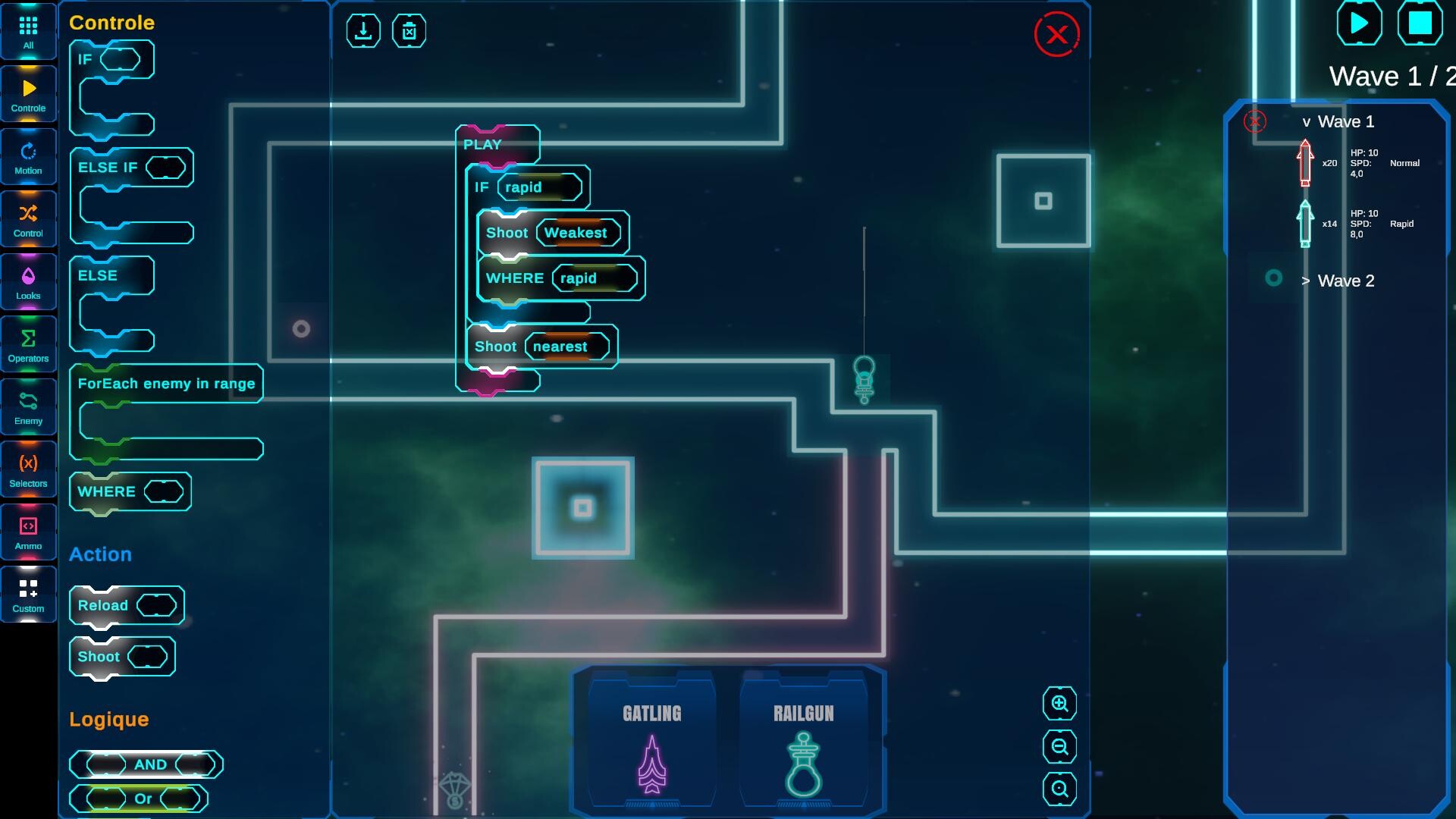Select the Selectors category icon
1456x819 pixels.
pos(28,469)
